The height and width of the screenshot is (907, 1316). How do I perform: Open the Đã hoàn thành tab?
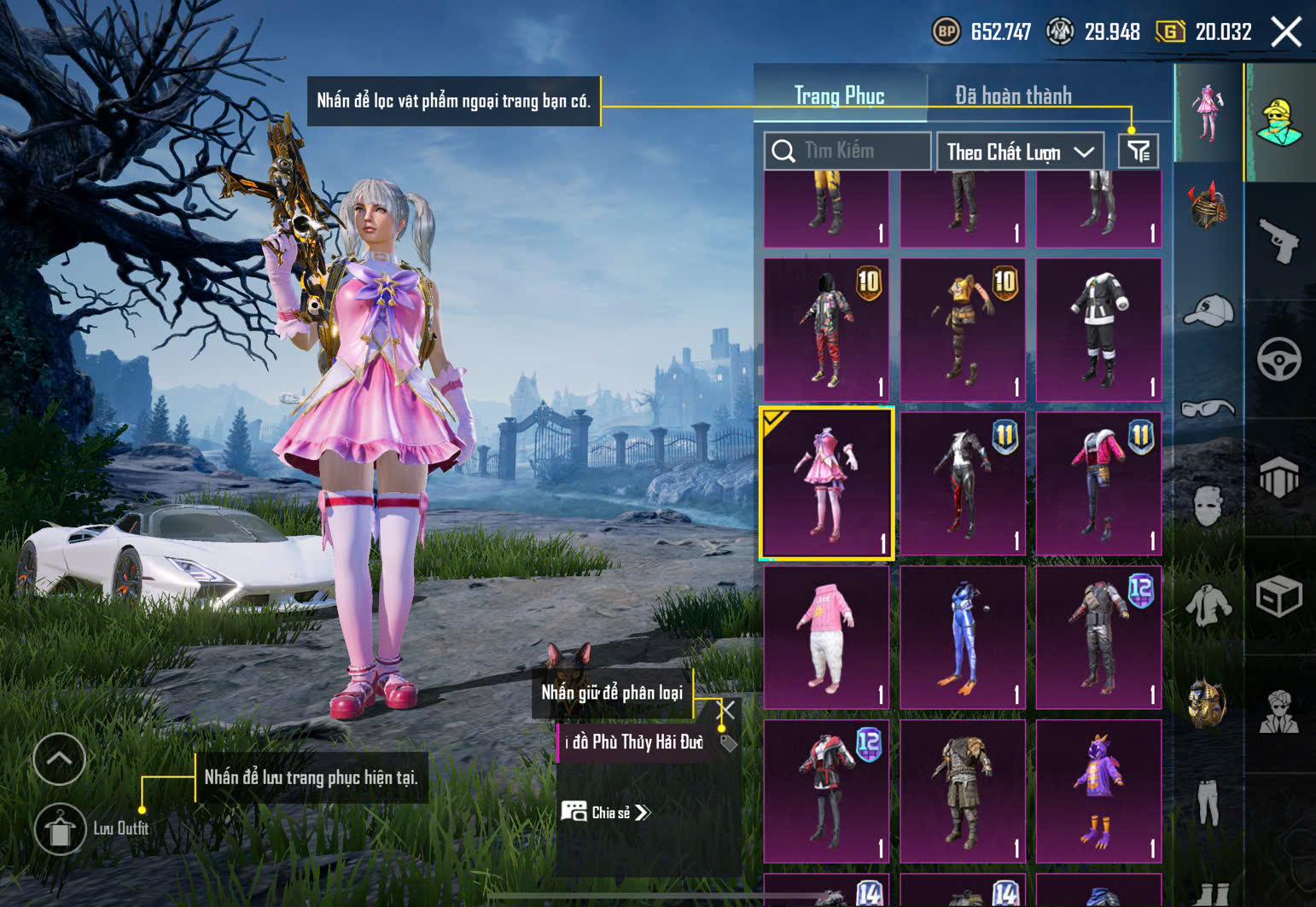[x=1013, y=96]
